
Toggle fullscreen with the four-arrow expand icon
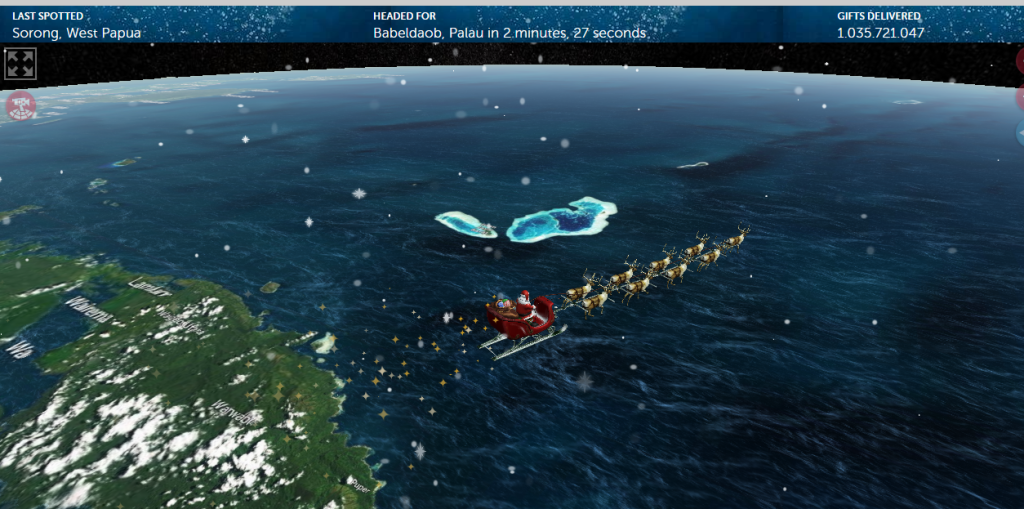tap(20, 64)
